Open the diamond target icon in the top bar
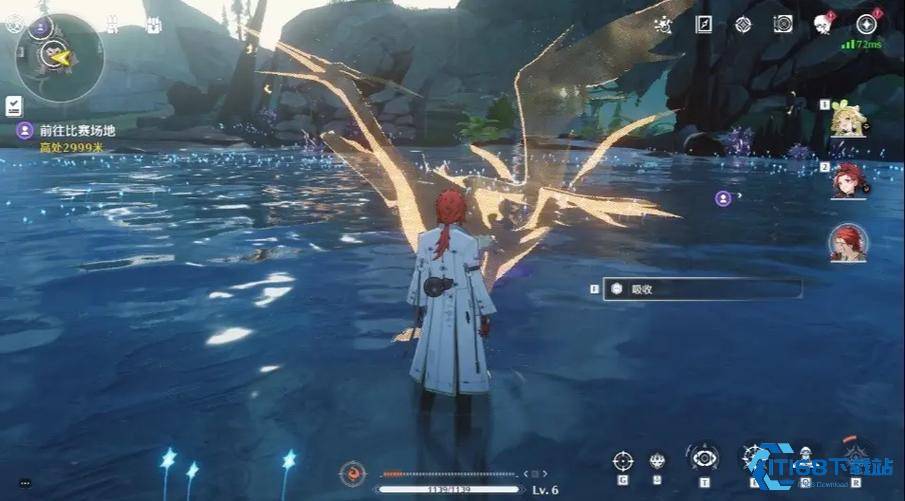The image size is (905, 501). [743, 25]
